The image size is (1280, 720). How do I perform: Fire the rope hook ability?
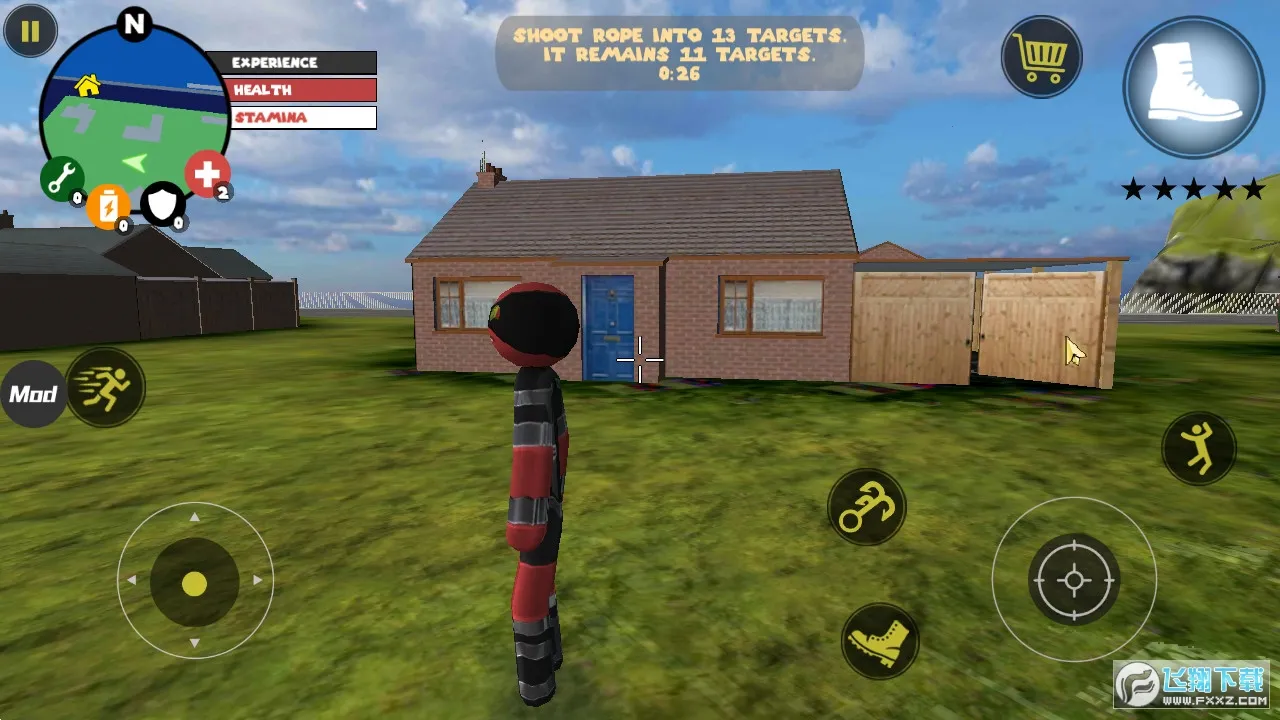(x=866, y=507)
